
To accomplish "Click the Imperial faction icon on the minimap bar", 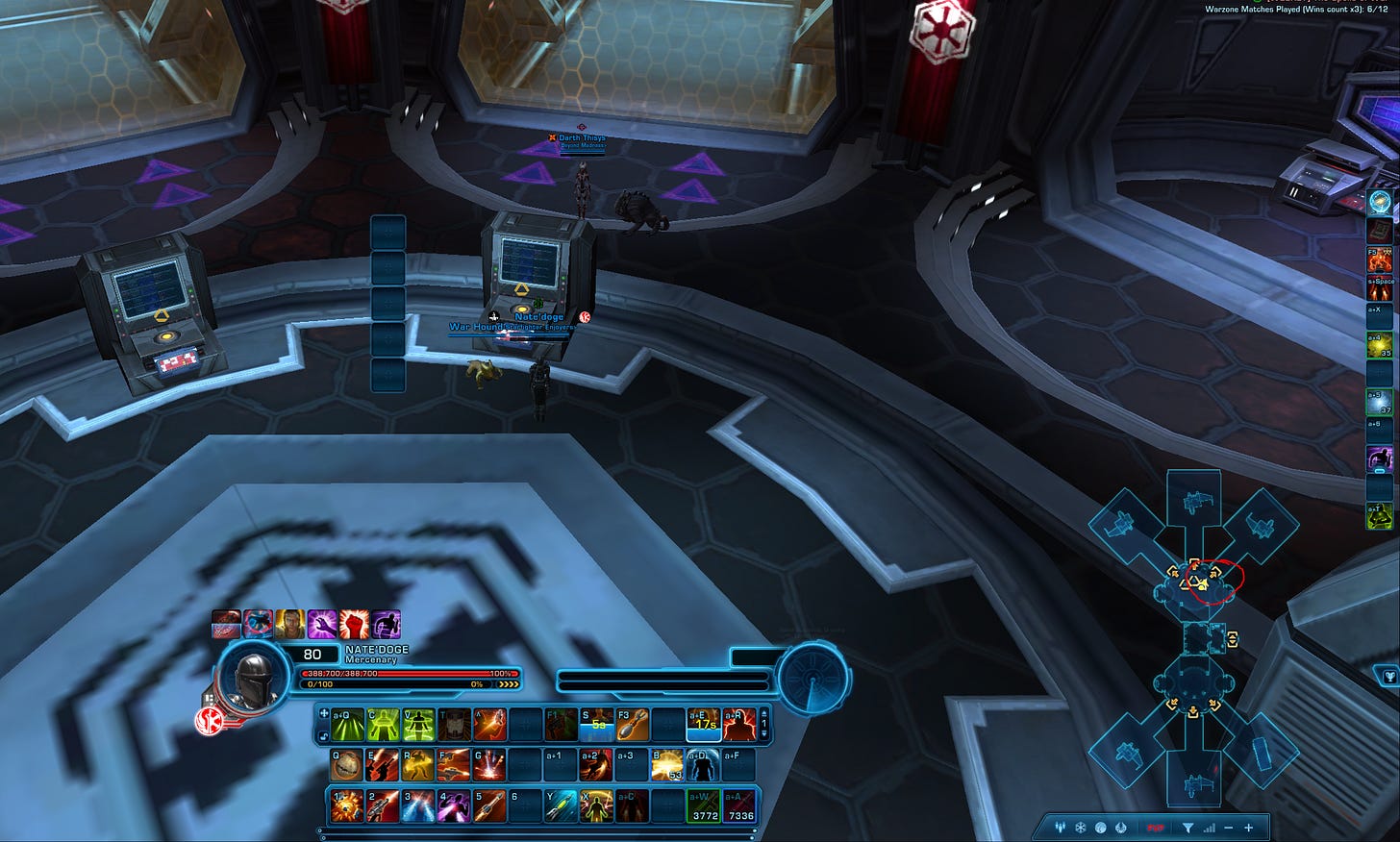I will [1120, 828].
